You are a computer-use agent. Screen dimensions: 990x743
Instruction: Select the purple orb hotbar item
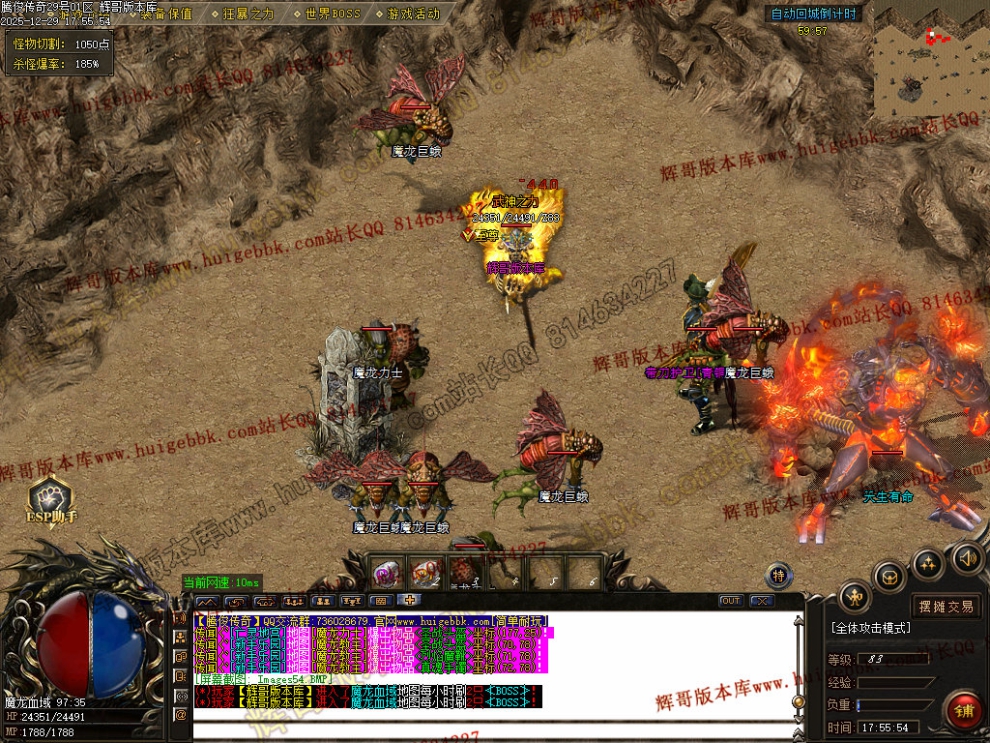coord(387,573)
